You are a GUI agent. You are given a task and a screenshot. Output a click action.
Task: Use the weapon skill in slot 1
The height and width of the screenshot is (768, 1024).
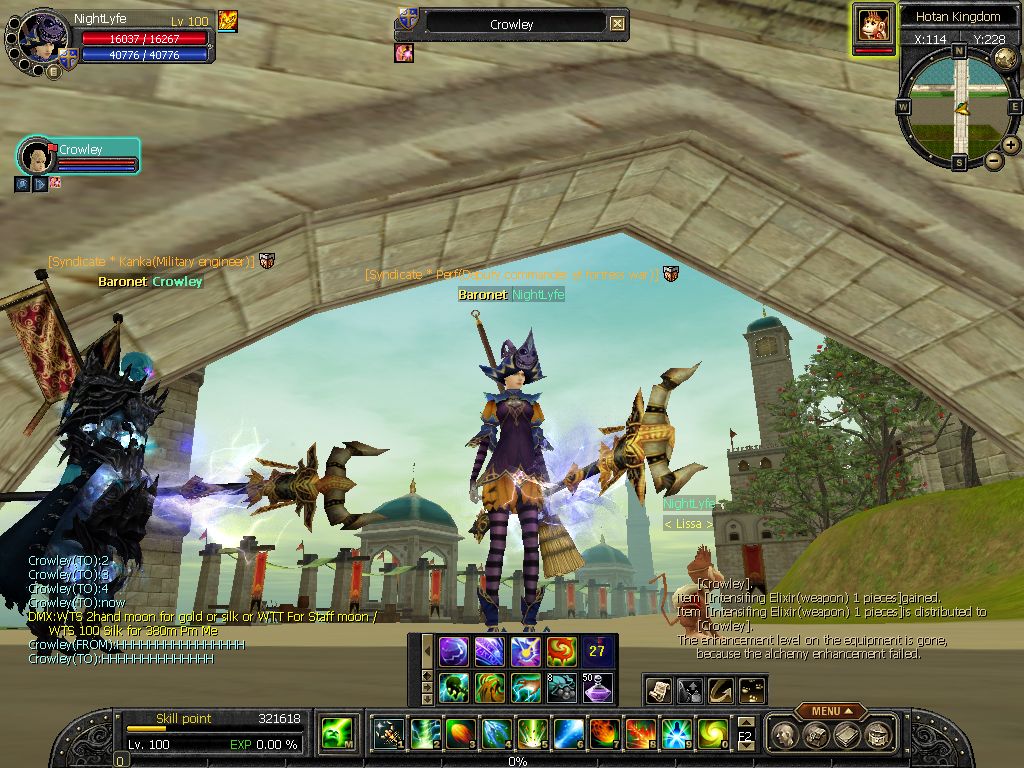(x=388, y=735)
